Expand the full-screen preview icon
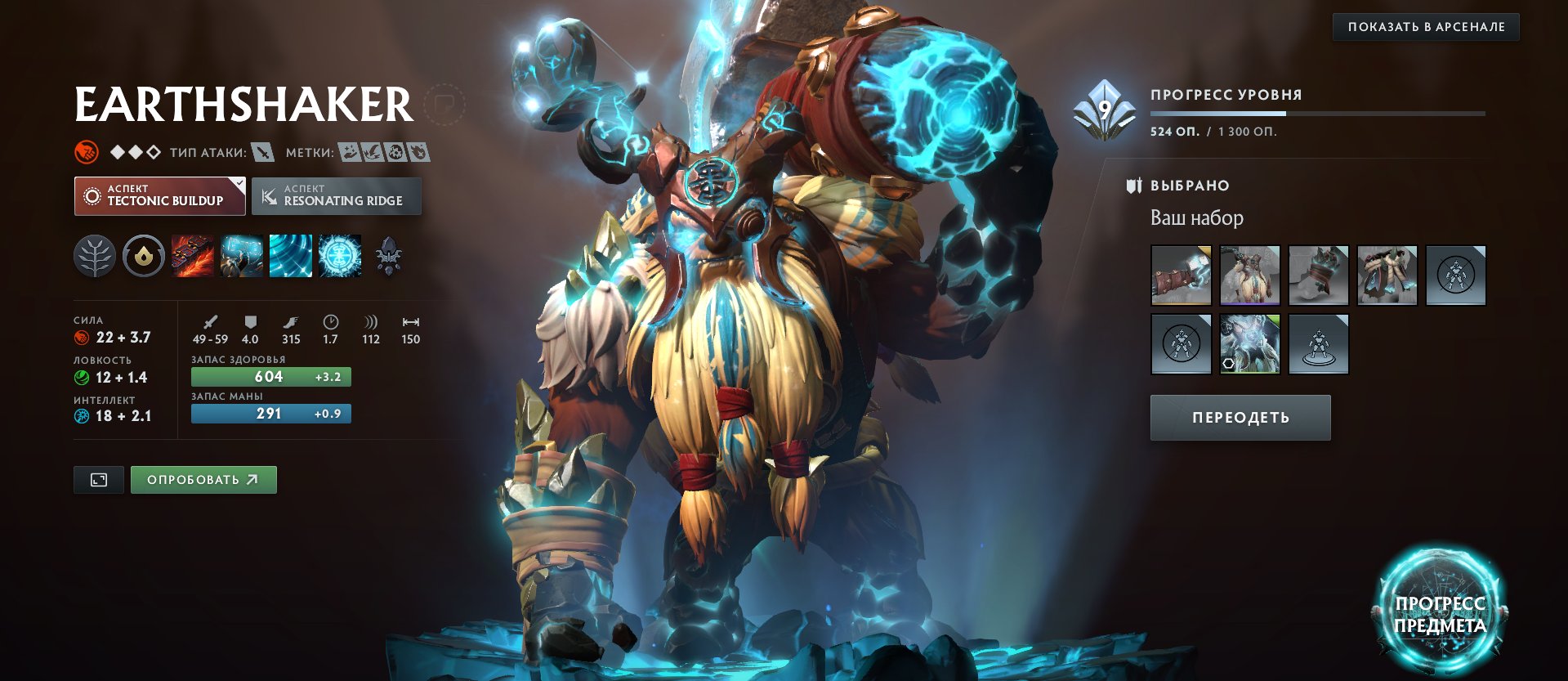Screen dimensions: 1568x681 click(x=99, y=479)
